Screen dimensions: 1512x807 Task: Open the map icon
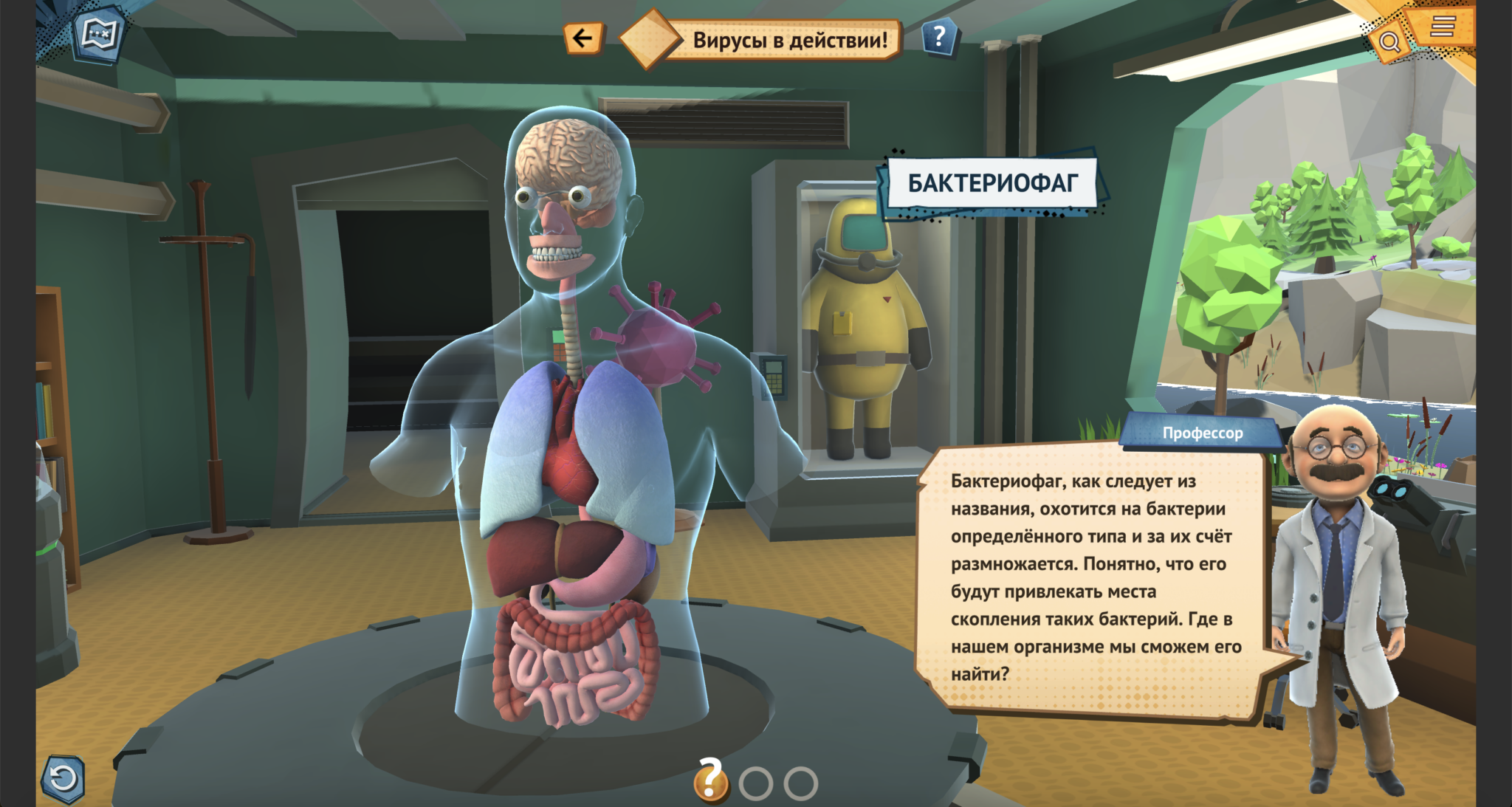tap(100, 33)
